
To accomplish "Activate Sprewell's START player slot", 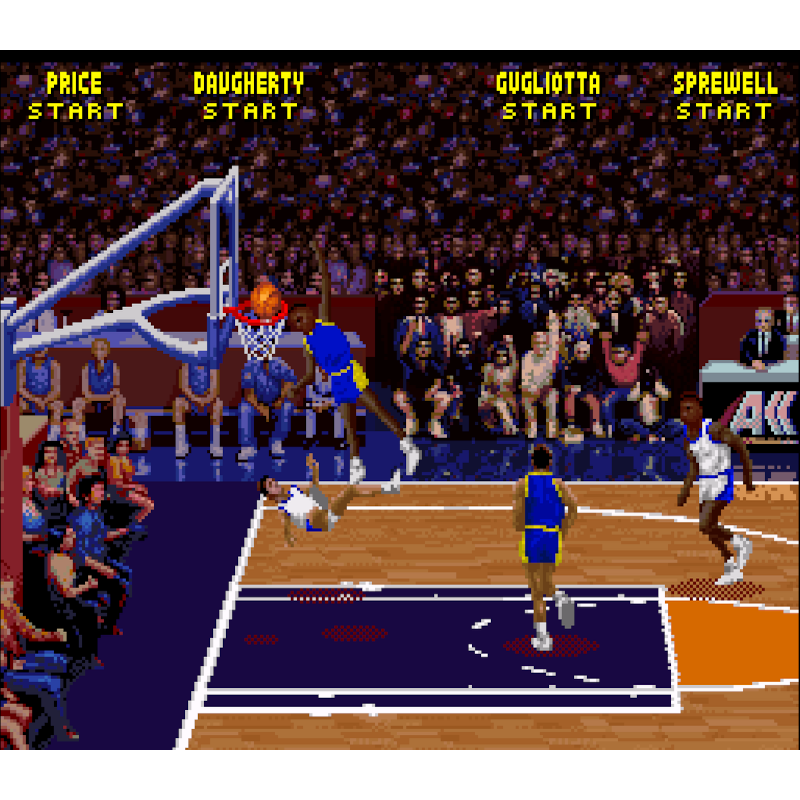I will pyautogui.click(x=724, y=111).
